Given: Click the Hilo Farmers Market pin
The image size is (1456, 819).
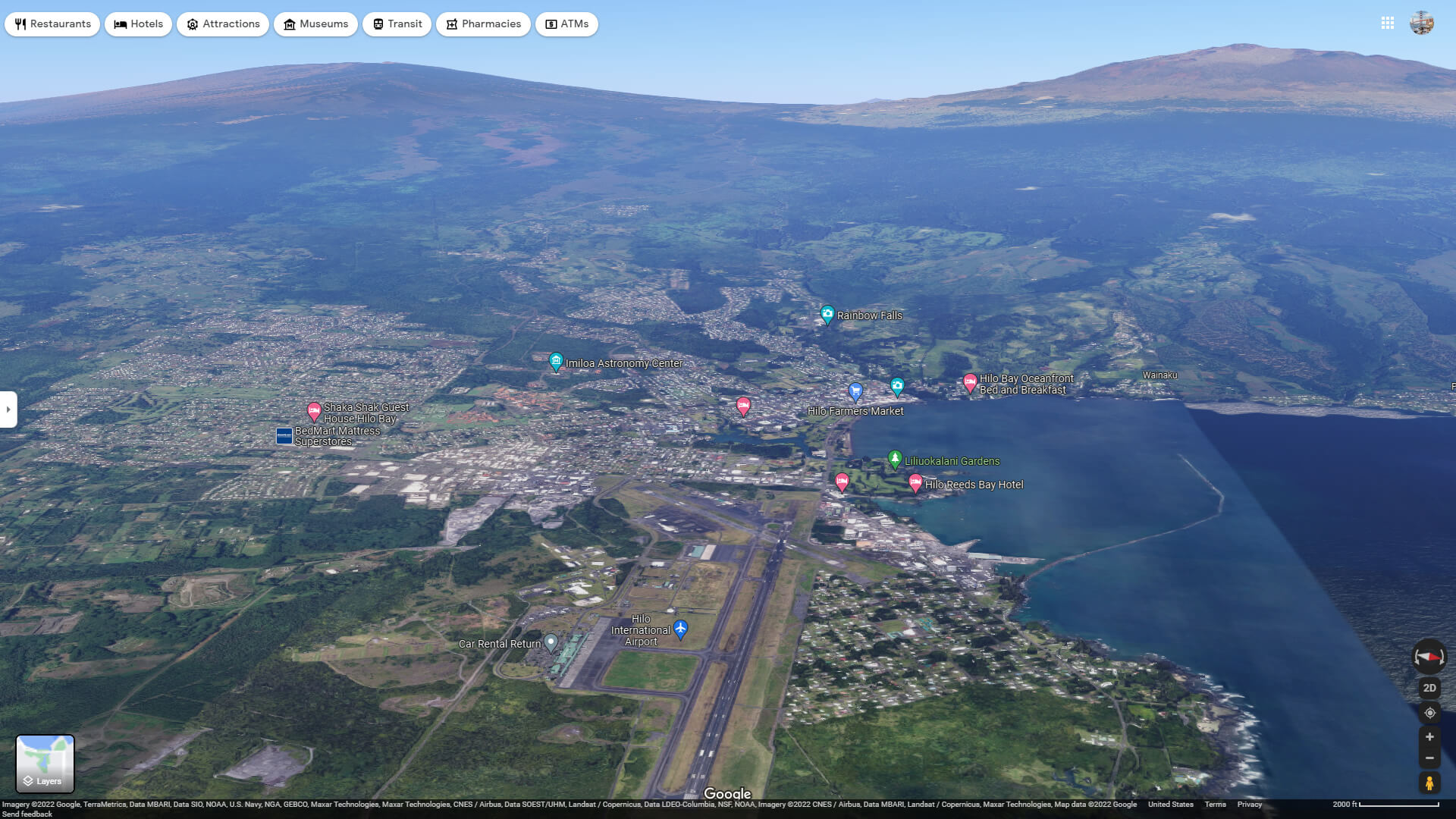Looking at the screenshot, I should click(855, 392).
